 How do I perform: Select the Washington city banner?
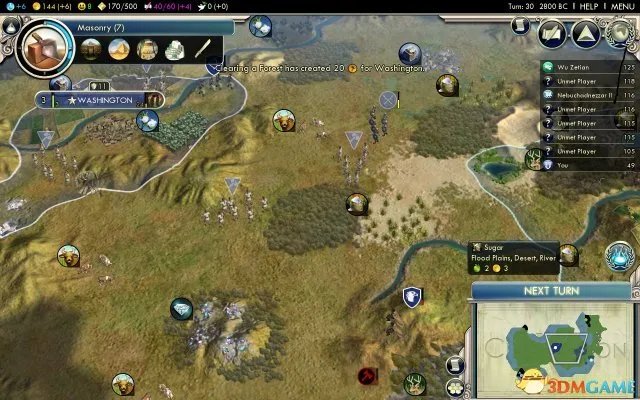[x=100, y=100]
